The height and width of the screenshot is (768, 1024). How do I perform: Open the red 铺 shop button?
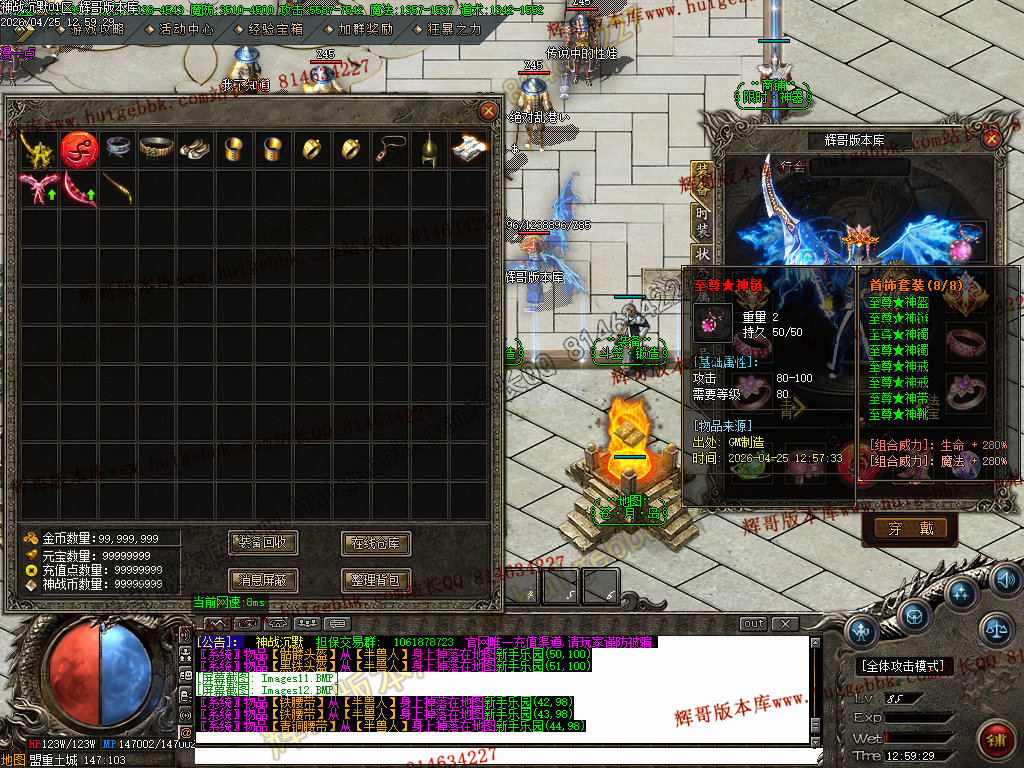994,740
